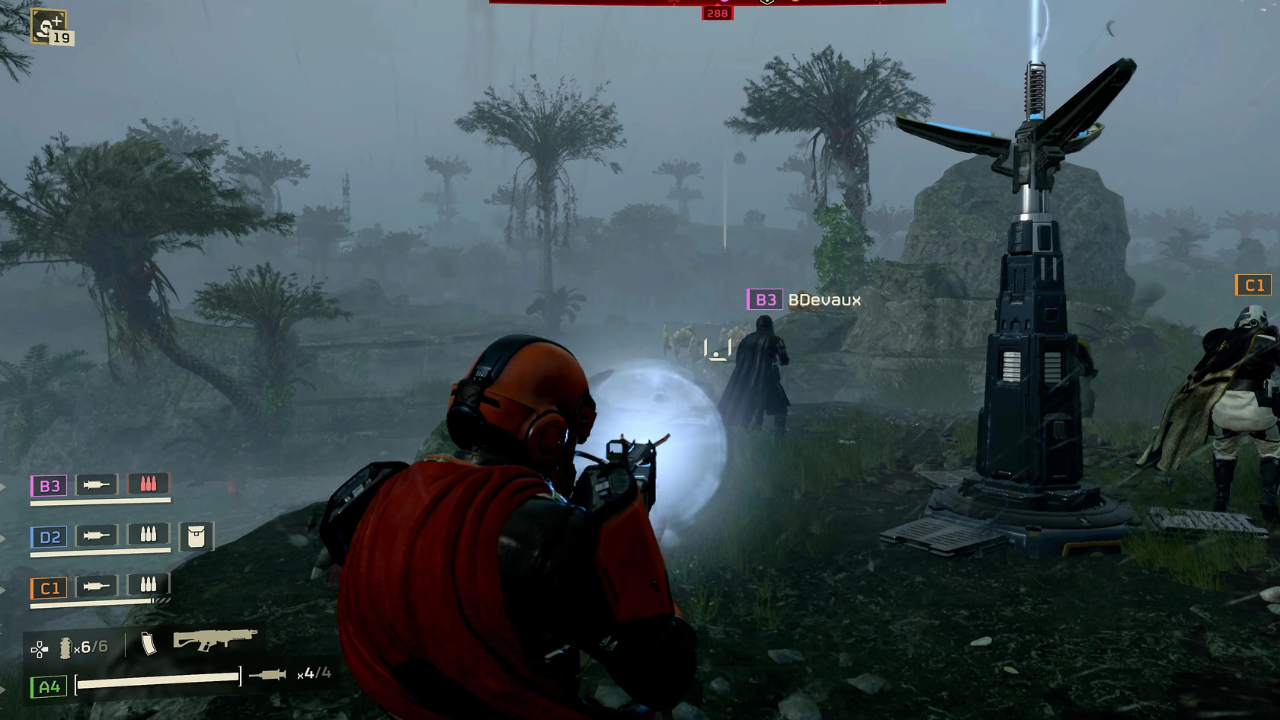Screen dimensions: 1280x720
Task: Click the B3 squad member badge
Action: (x=50, y=485)
